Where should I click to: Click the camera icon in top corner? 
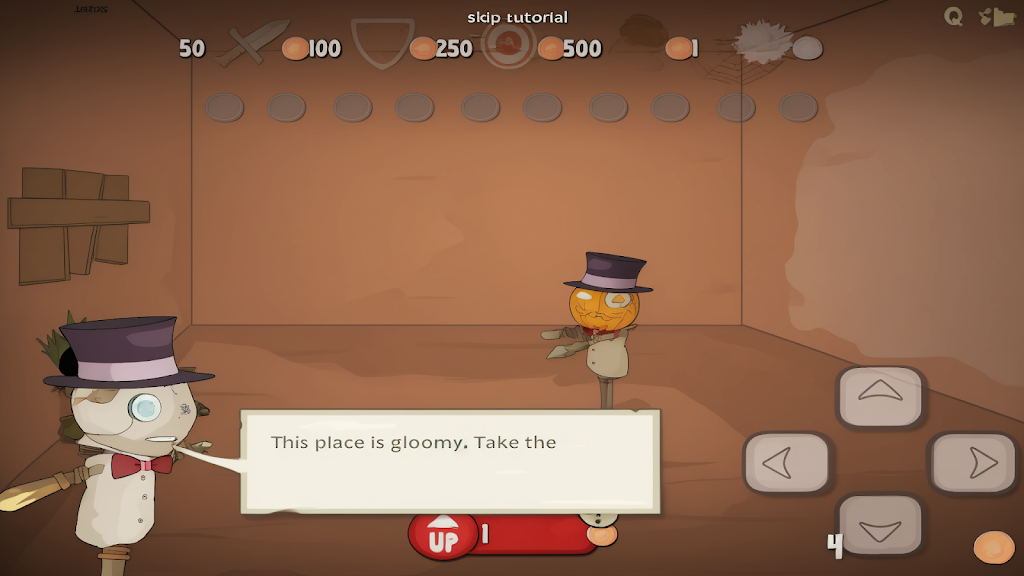tap(996, 17)
